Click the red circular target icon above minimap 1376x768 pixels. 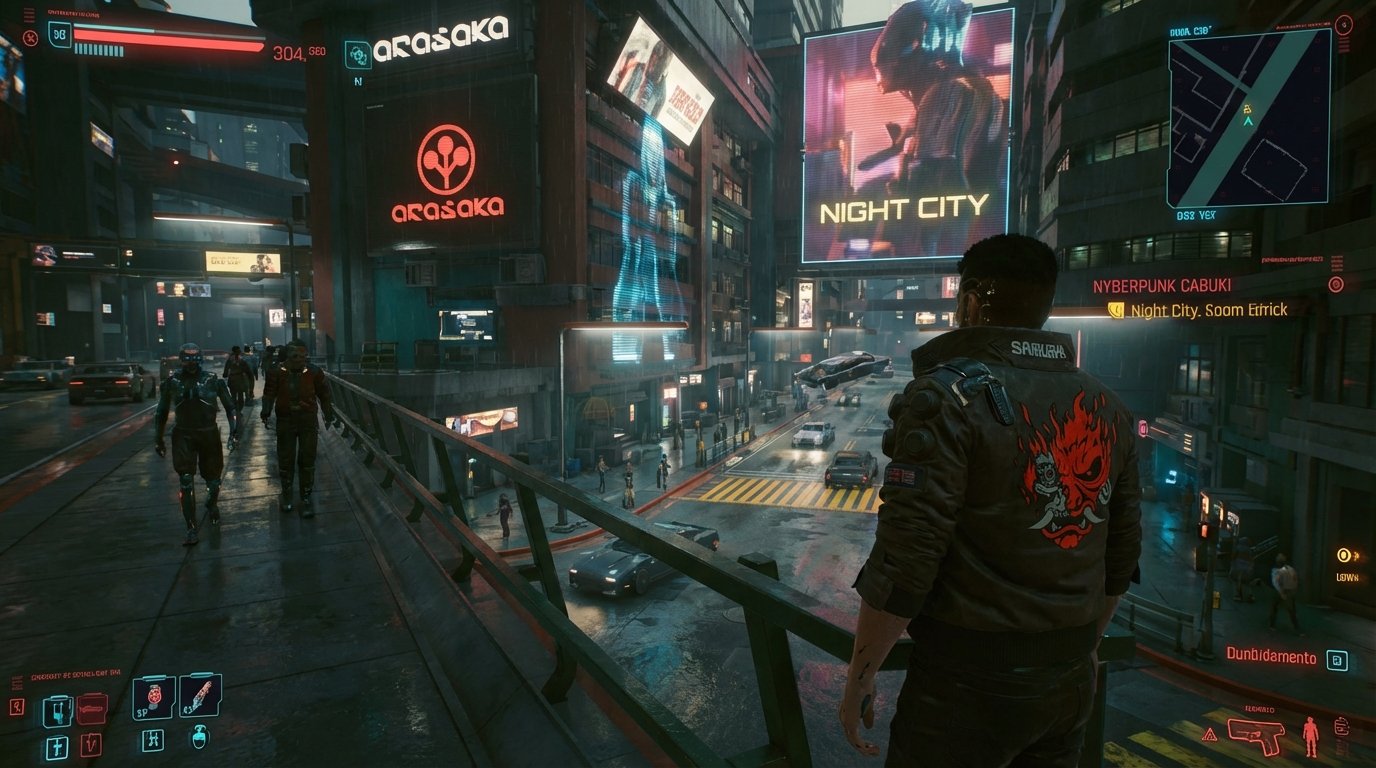(x=1343, y=24)
